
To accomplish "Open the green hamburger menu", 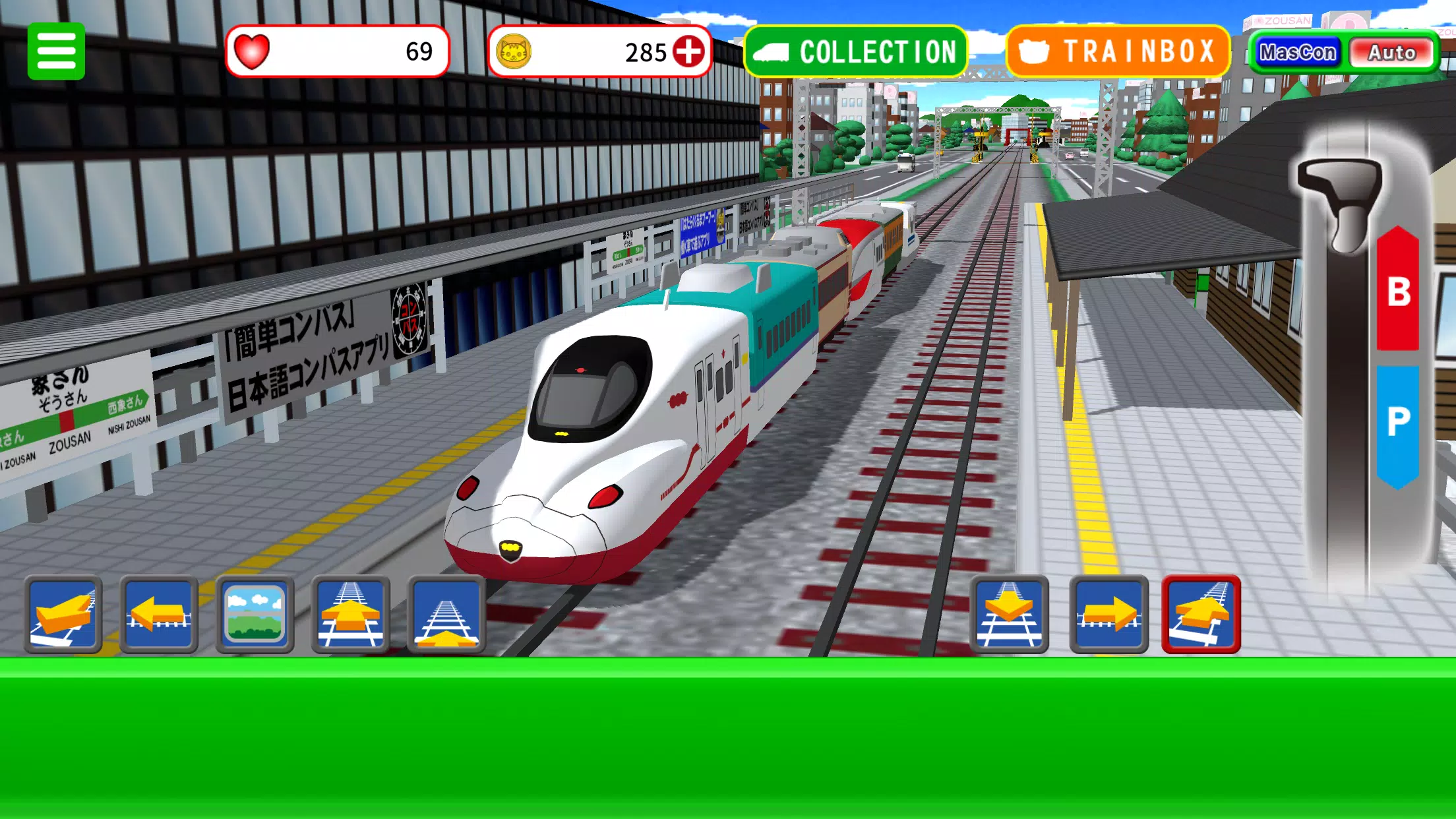I will [x=56, y=51].
